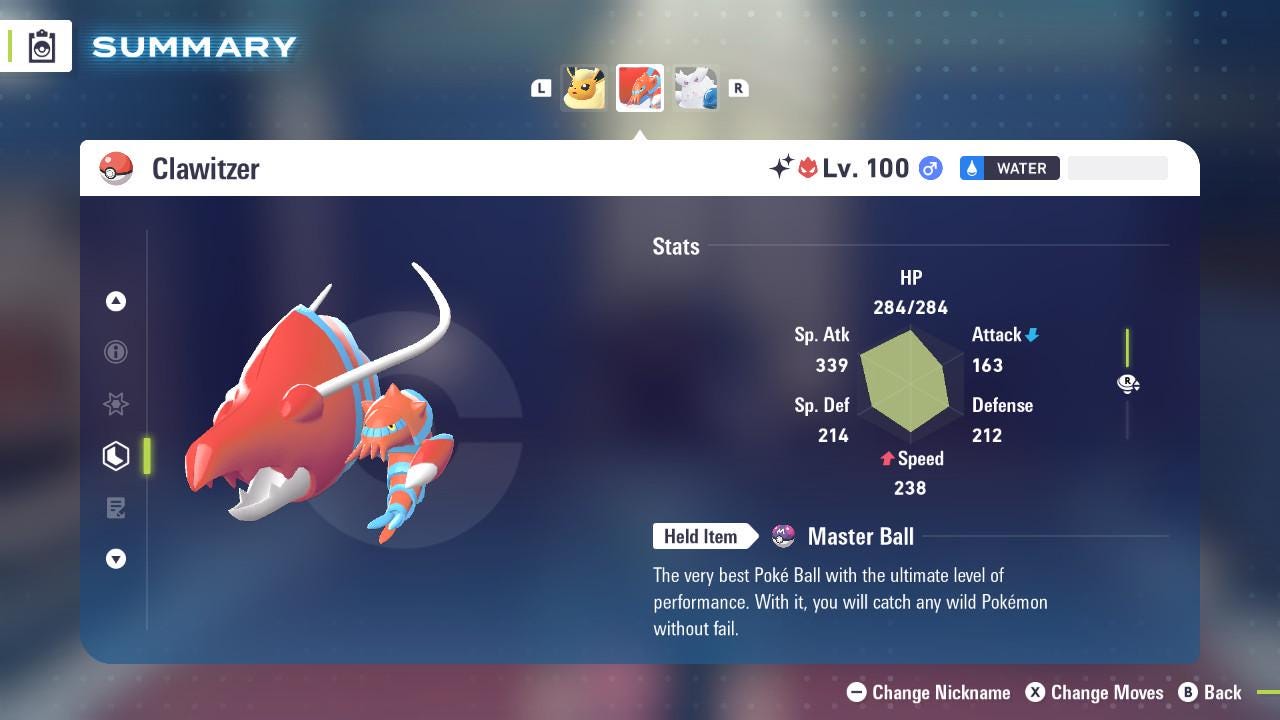The image size is (1280, 720).
Task: Select the star ribbons sidebar icon
Action: (x=116, y=404)
